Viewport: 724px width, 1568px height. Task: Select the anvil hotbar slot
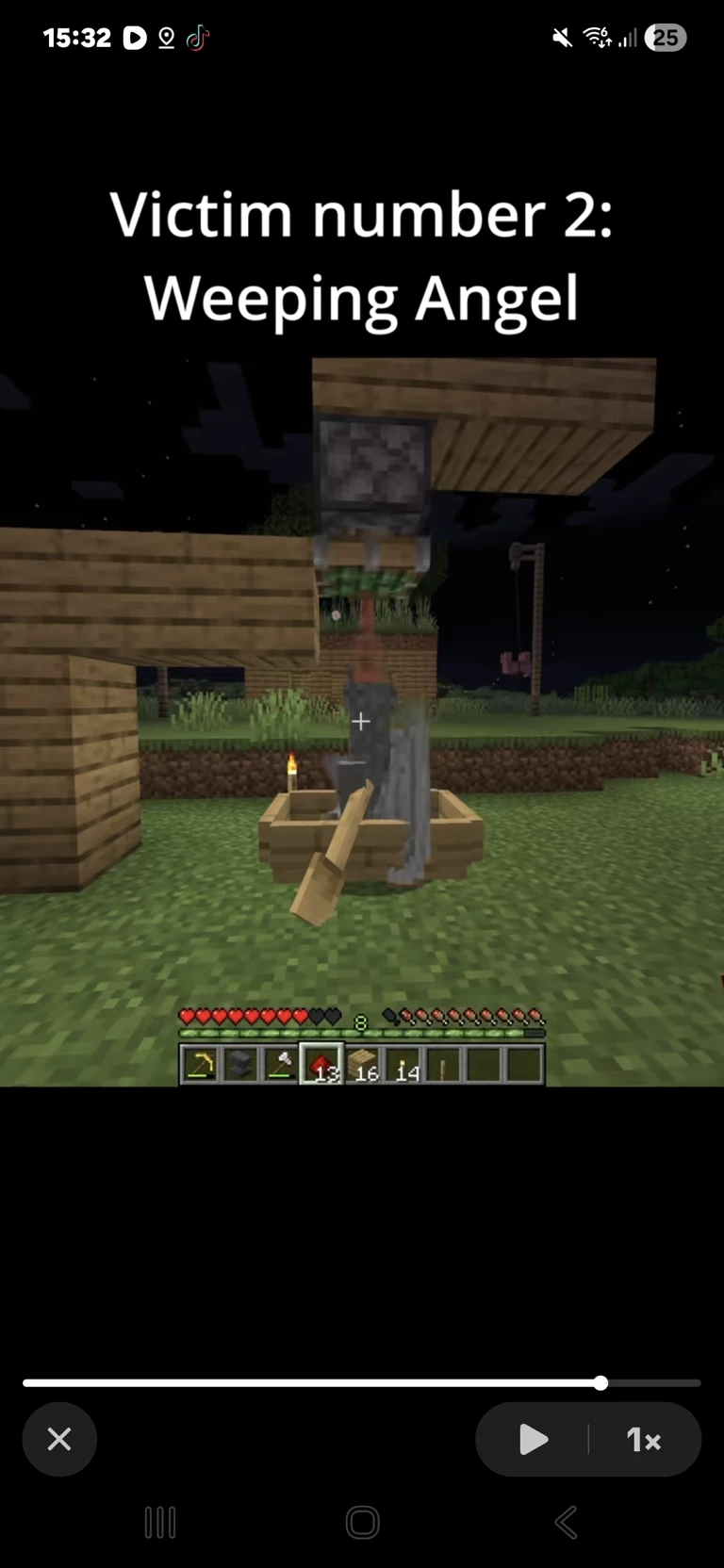[x=240, y=1065]
